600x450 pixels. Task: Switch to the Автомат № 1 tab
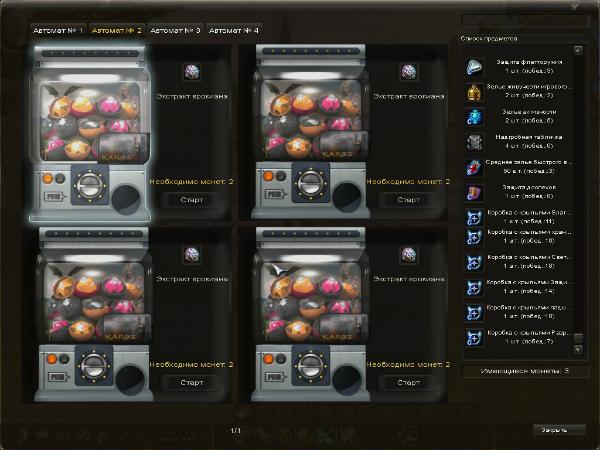click(x=57, y=31)
